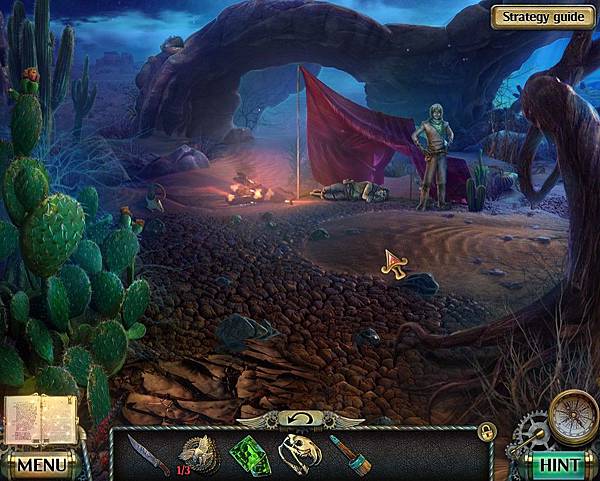Click the winged back arrow button
The width and height of the screenshot is (600, 481).
click(x=300, y=417)
